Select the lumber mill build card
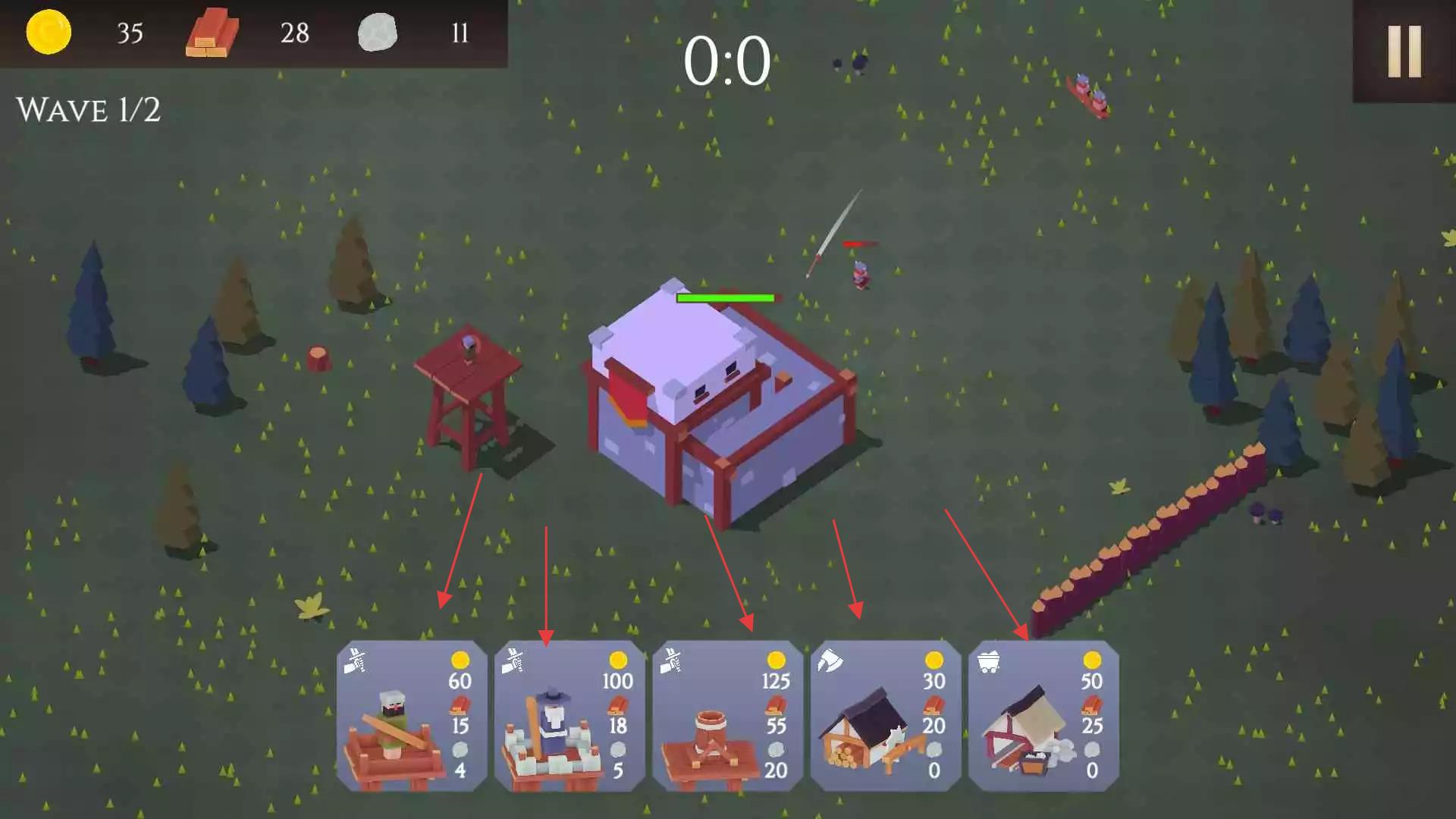 click(x=885, y=716)
